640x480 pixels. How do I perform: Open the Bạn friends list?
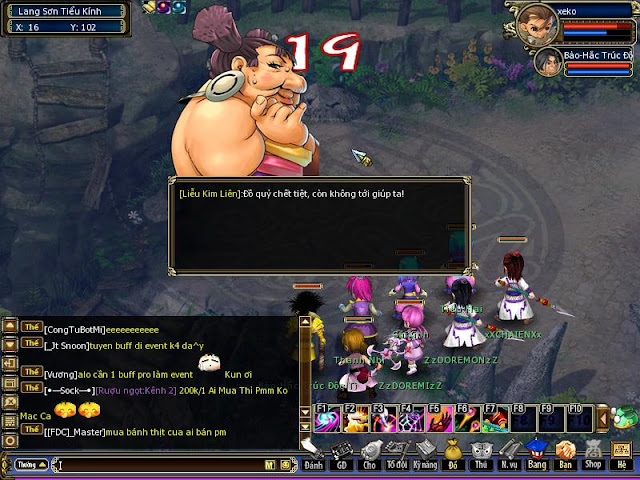click(565, 453)
